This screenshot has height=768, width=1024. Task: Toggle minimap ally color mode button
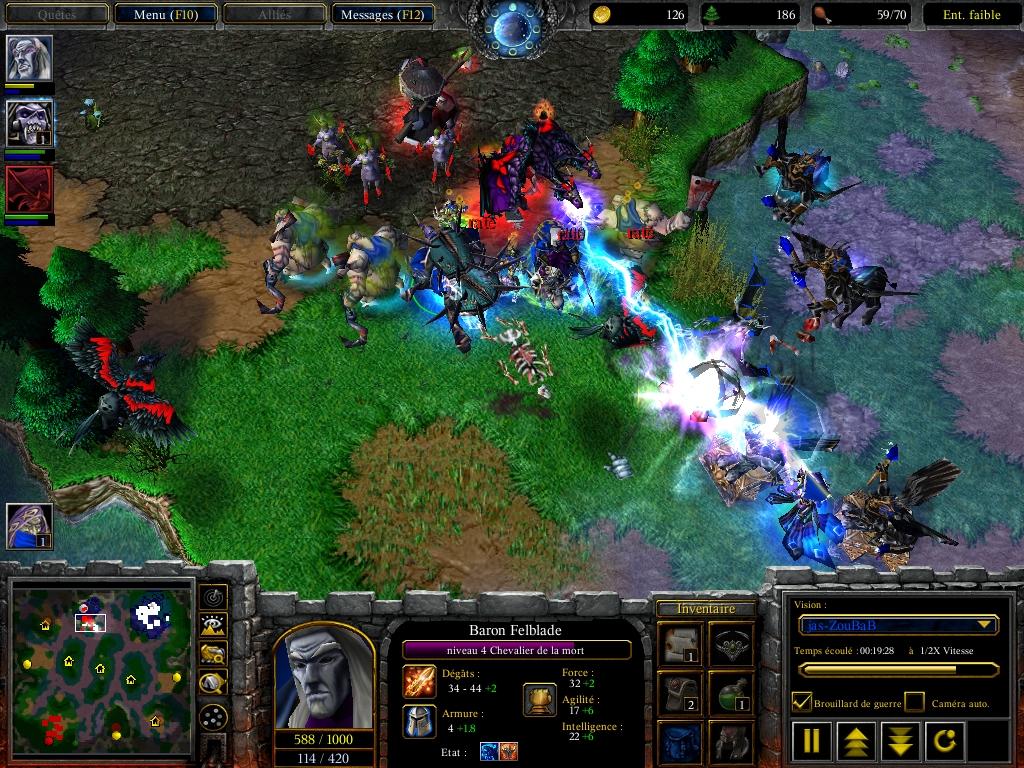[212, 655]
